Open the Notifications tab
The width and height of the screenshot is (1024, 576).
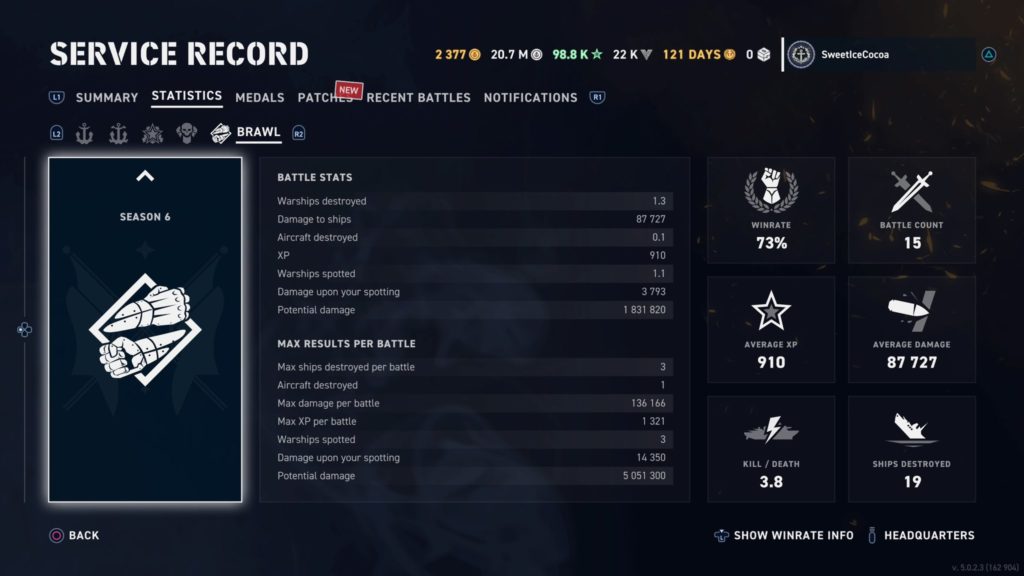click(x=530, y=98)
